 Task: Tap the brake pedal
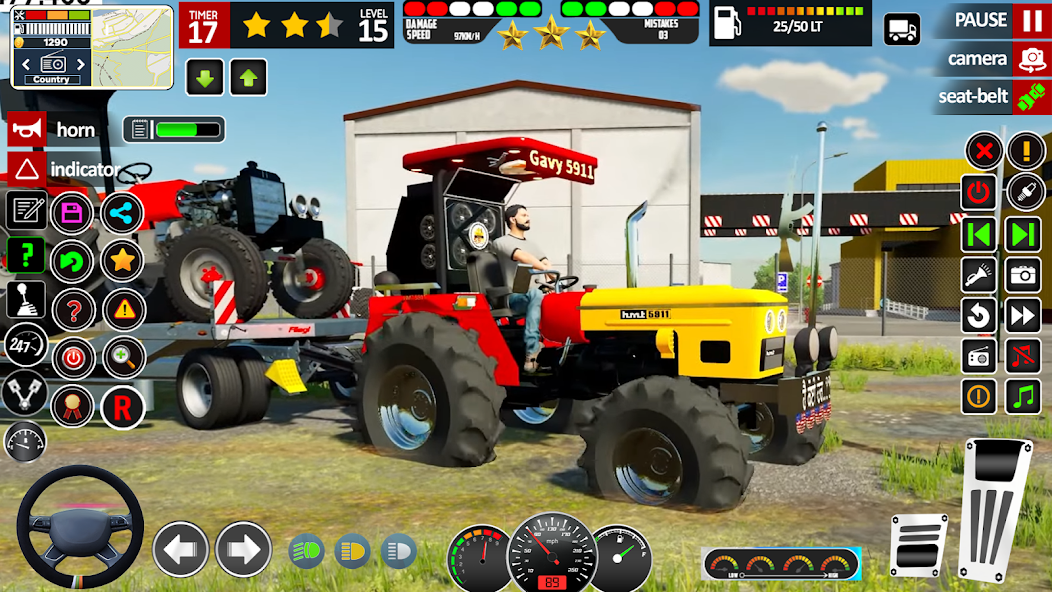[918, 544]
